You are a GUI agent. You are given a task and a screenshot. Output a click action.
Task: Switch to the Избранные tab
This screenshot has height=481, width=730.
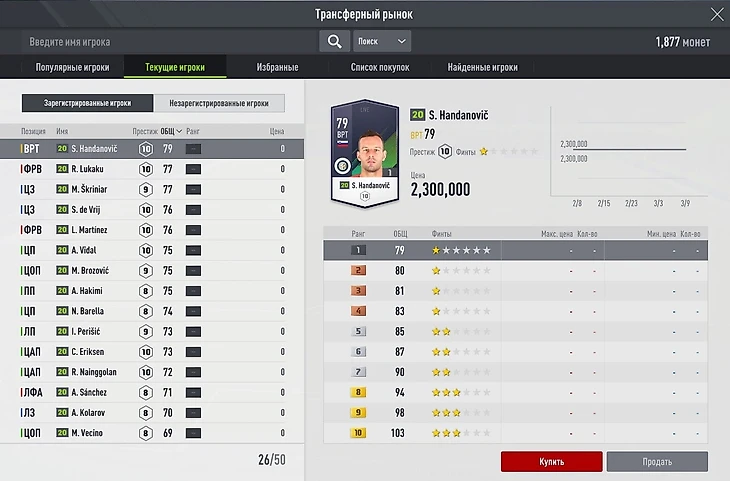pos(278,68)
